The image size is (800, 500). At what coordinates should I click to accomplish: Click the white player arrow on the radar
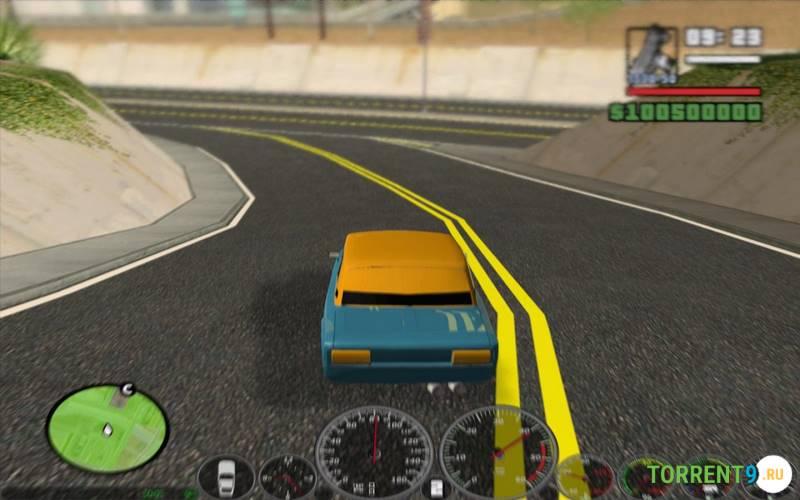point(107,430)
